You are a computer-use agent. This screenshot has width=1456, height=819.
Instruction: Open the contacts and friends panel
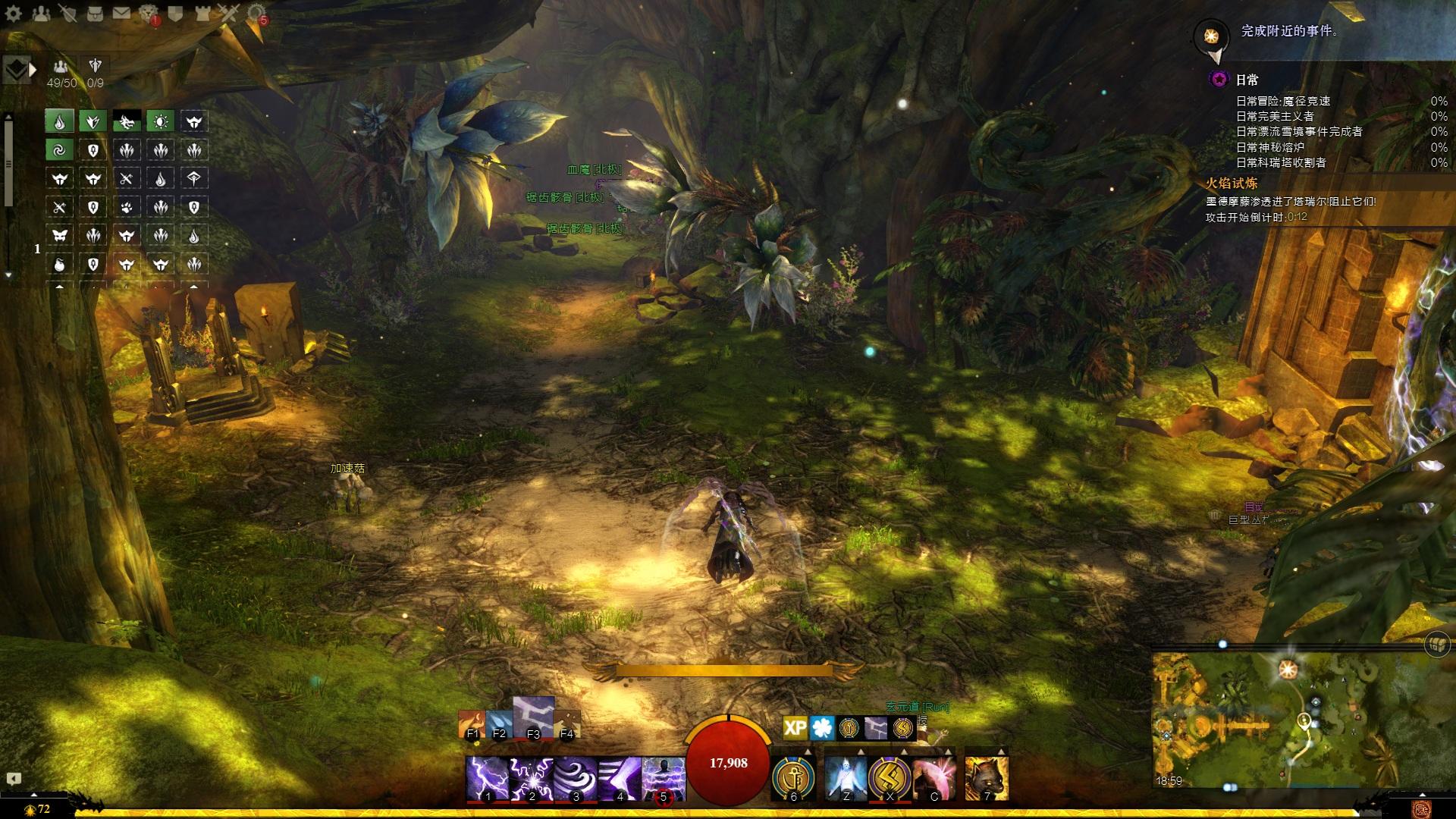40,13
